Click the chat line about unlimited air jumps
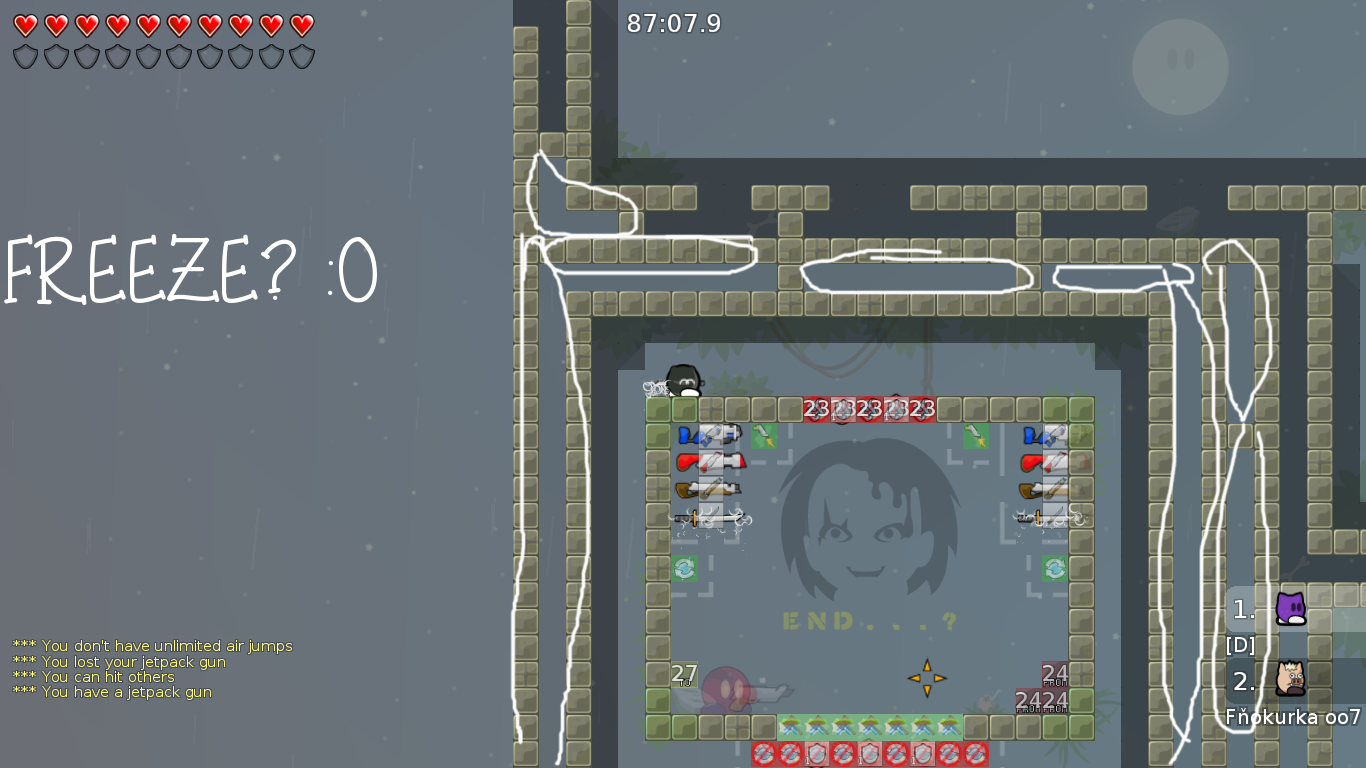The height and width of the screenshot is (768, 1366). (150, 645)
